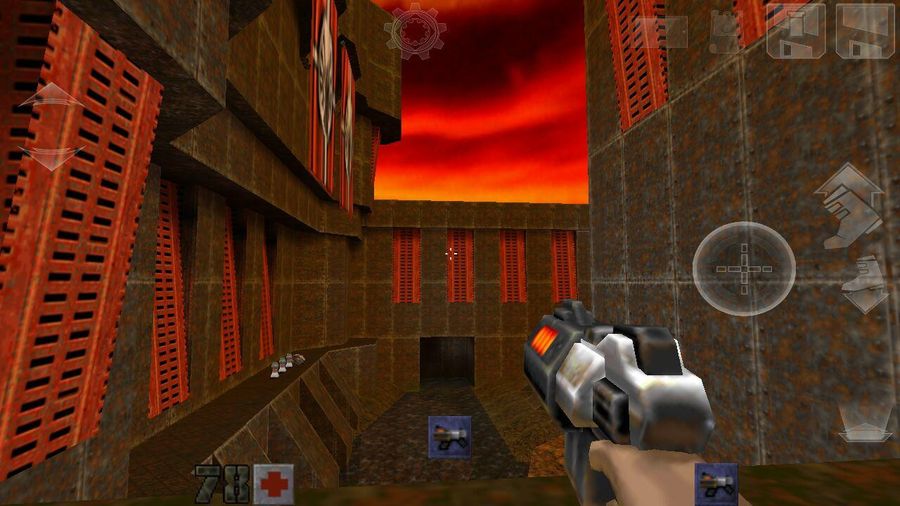
Task: Tap the downward arrow on the left
Action: (x=51, y=157)
